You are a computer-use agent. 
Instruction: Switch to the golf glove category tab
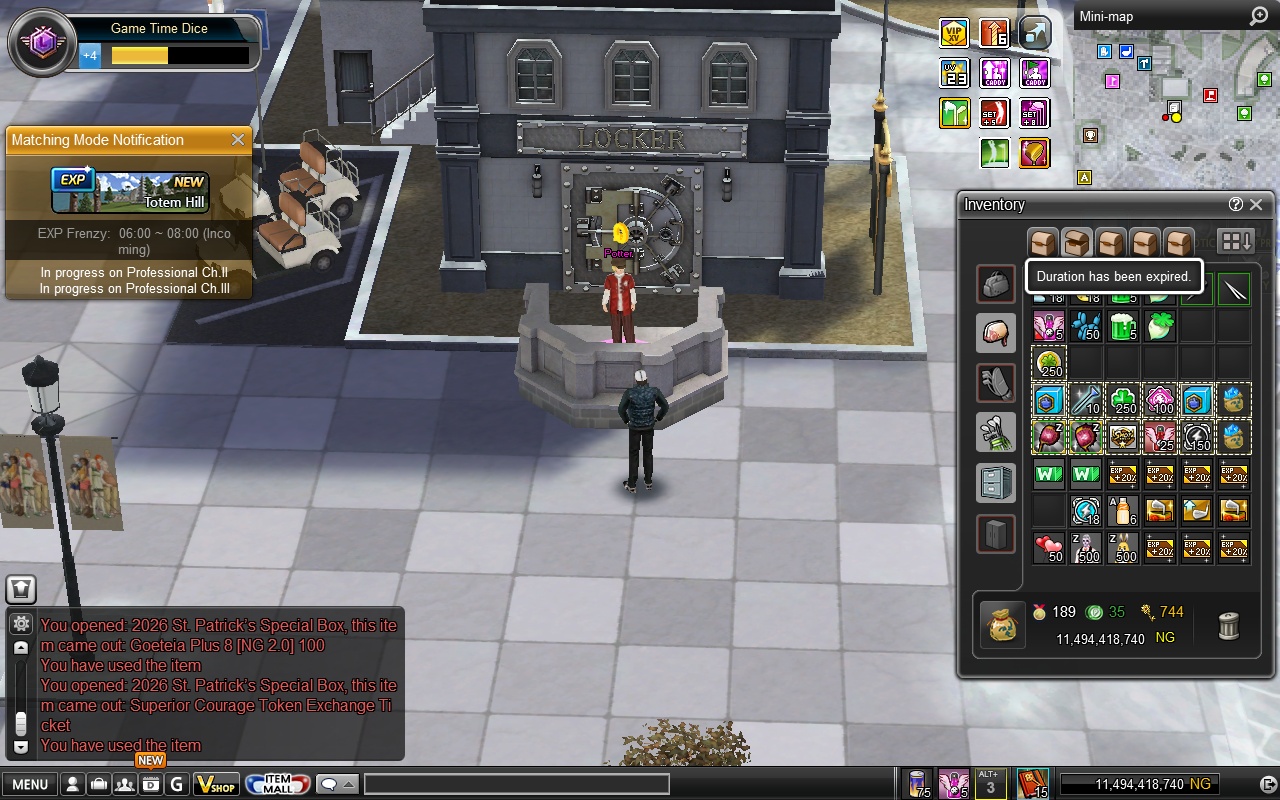(996, 383)
